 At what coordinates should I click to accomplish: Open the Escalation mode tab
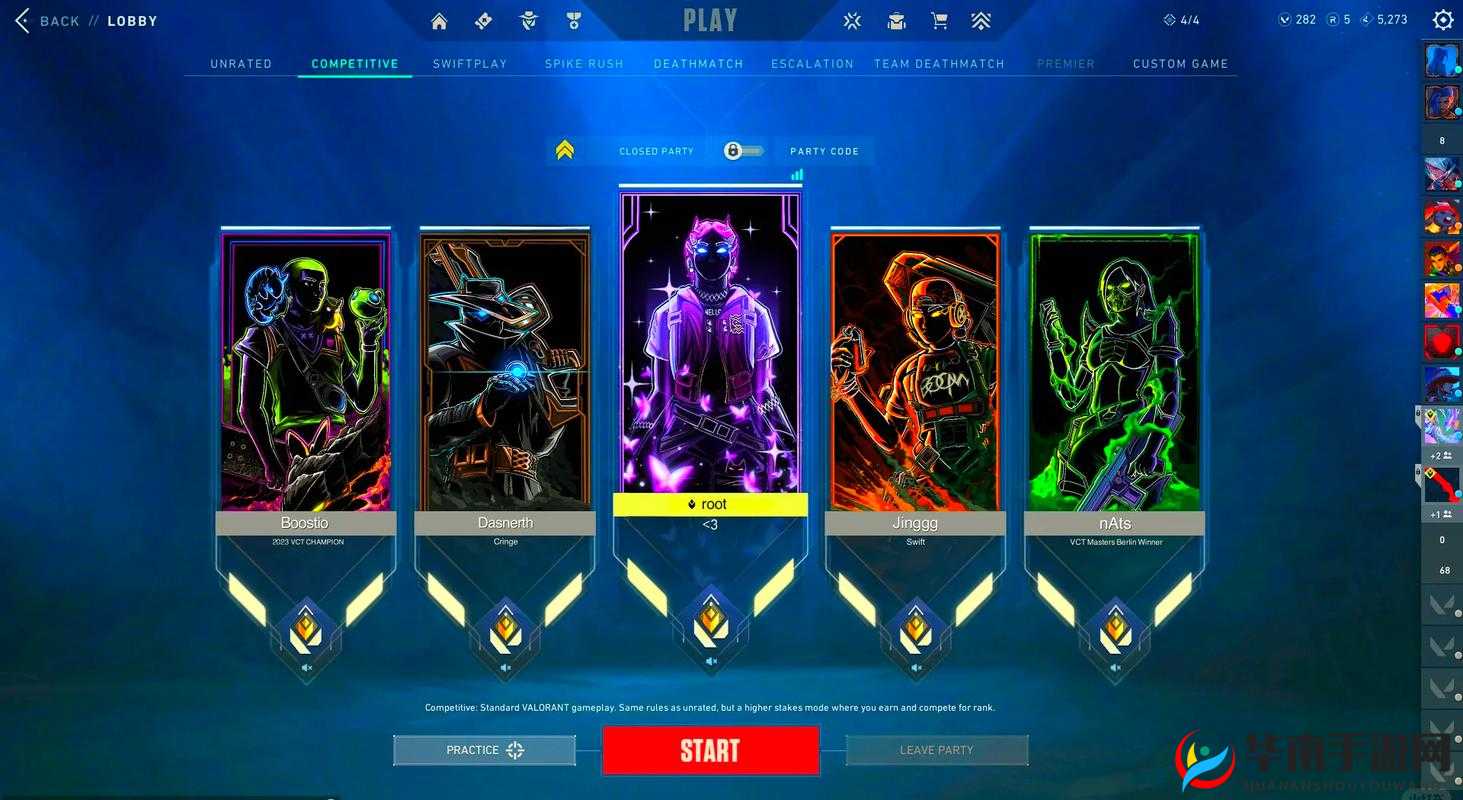812,64
